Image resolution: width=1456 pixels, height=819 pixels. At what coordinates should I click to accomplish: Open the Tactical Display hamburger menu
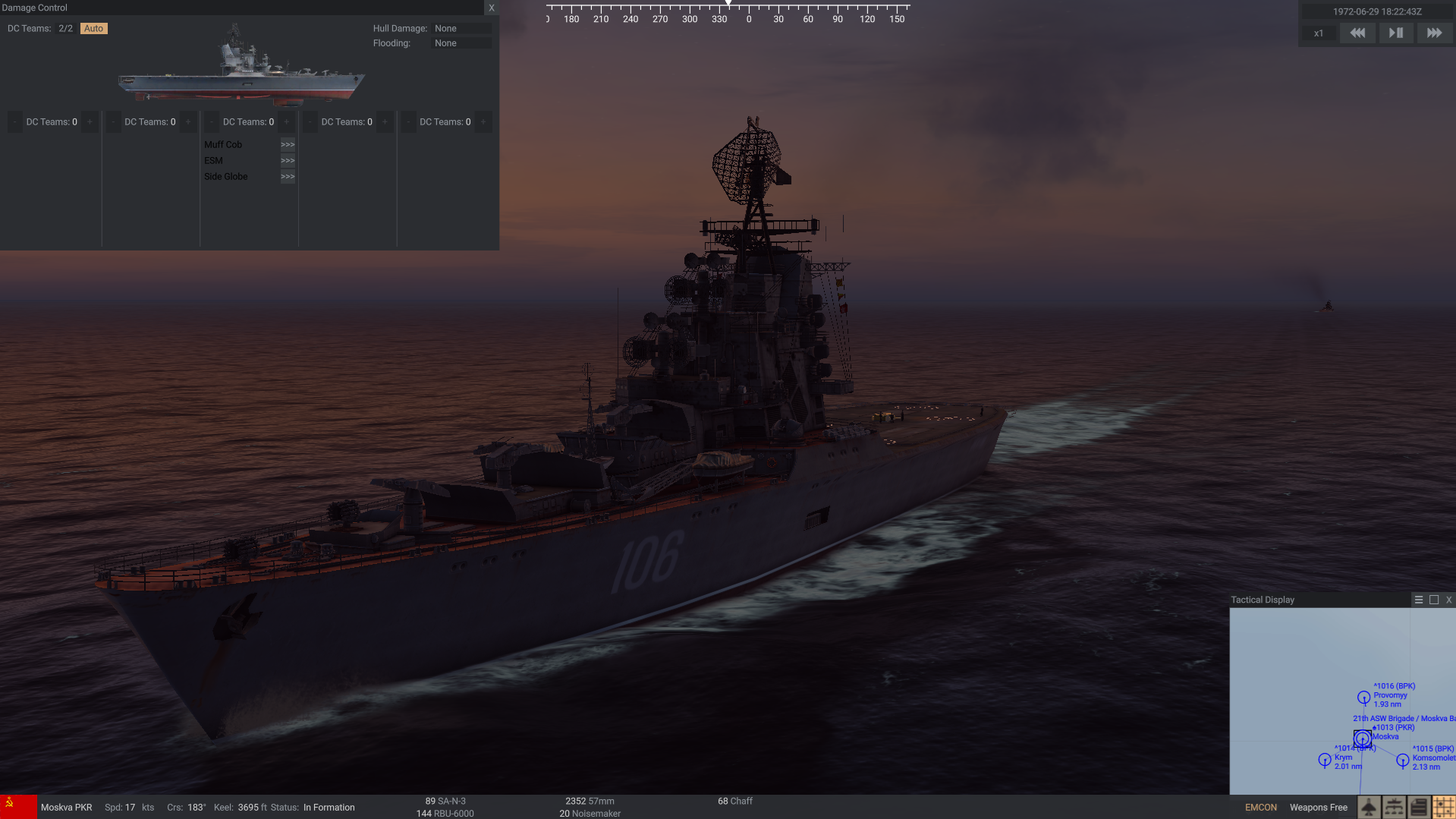(1419, 600)
